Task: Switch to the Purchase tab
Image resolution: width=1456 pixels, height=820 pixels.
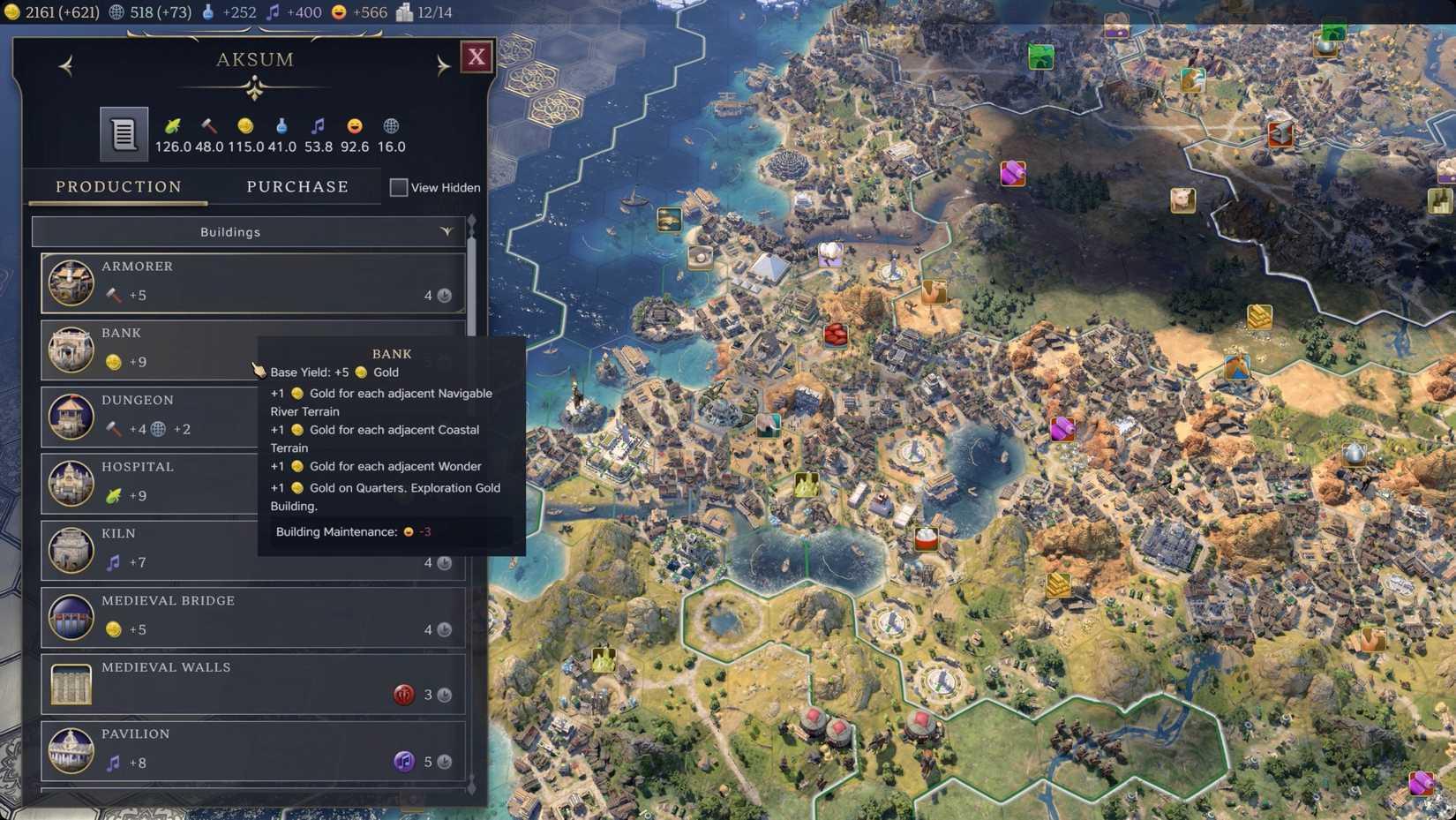Action: 297,186
